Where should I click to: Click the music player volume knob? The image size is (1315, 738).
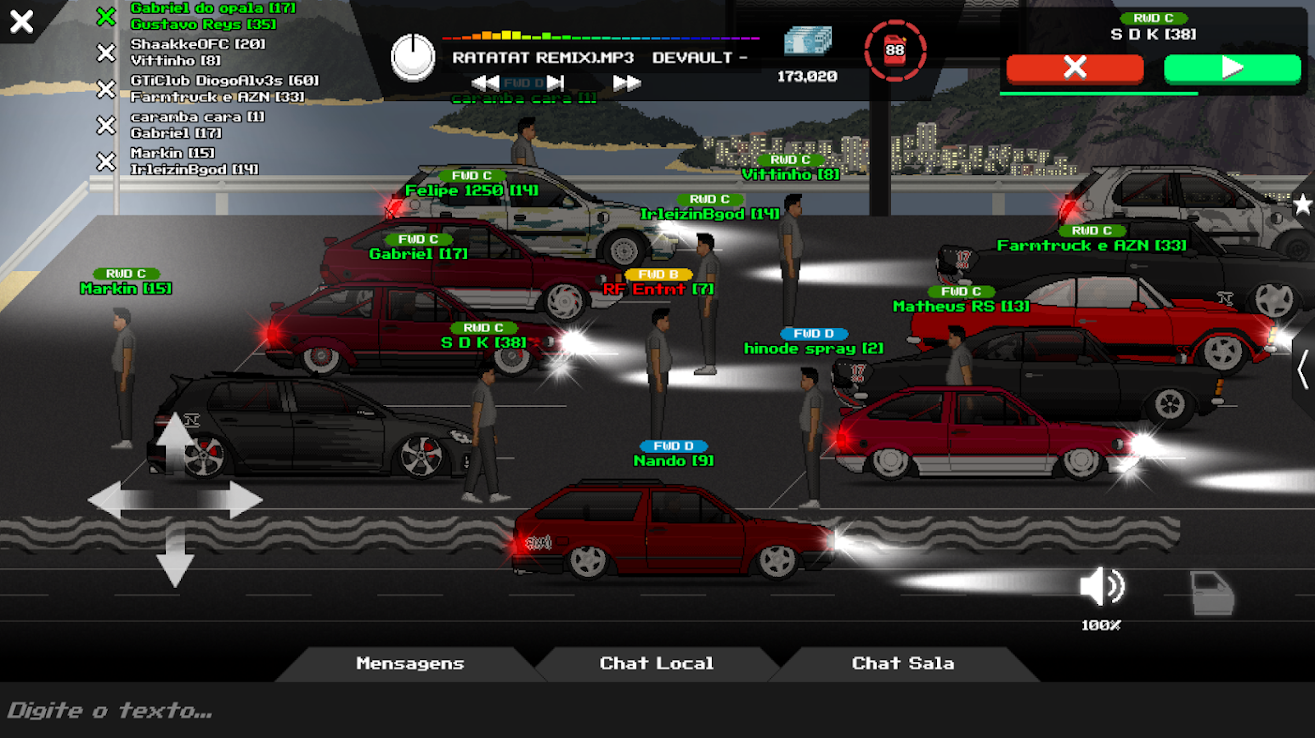(x=413, y=58)
